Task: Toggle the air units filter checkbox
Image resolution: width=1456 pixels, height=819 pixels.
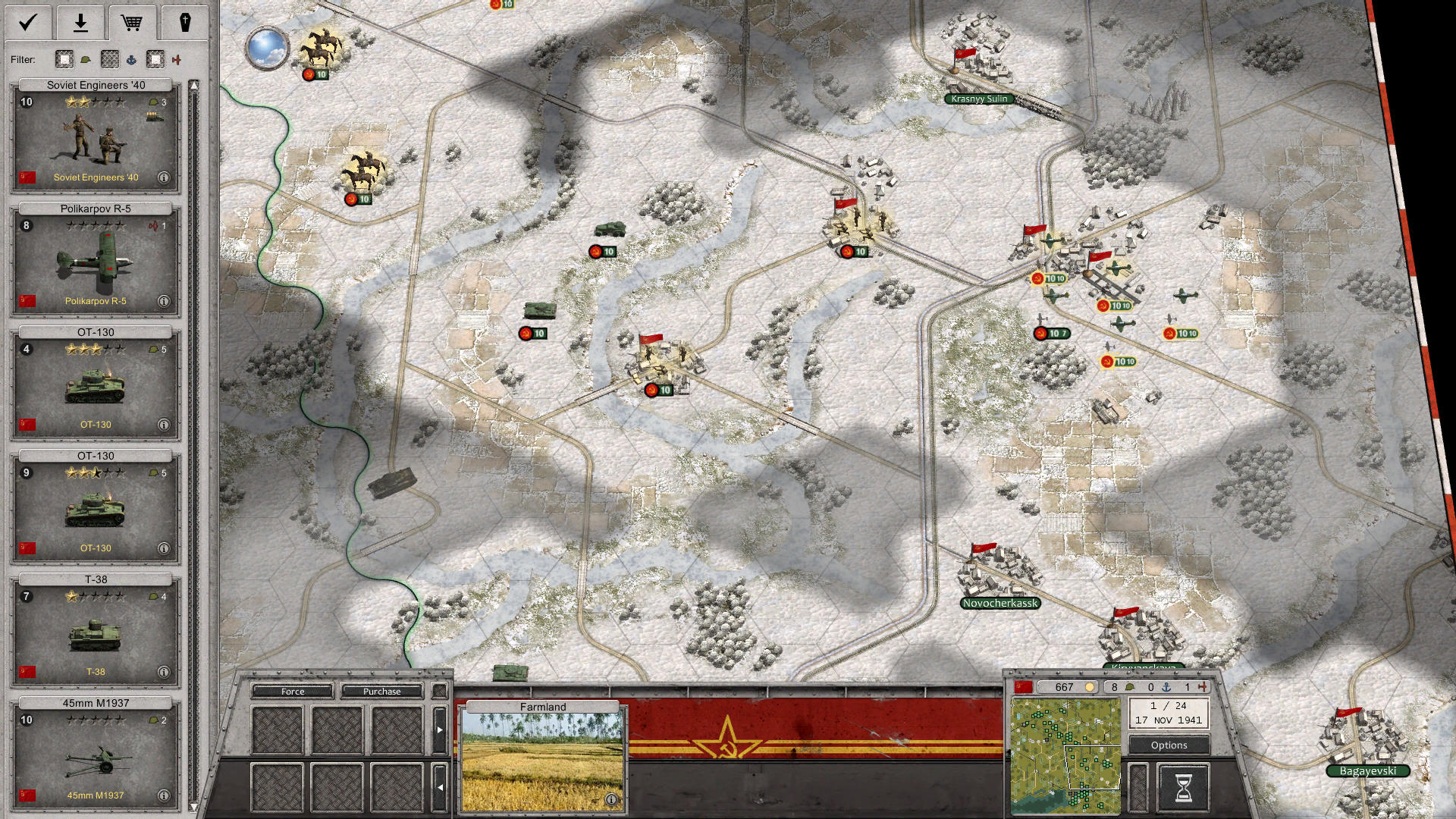Action: coord(155,59)
